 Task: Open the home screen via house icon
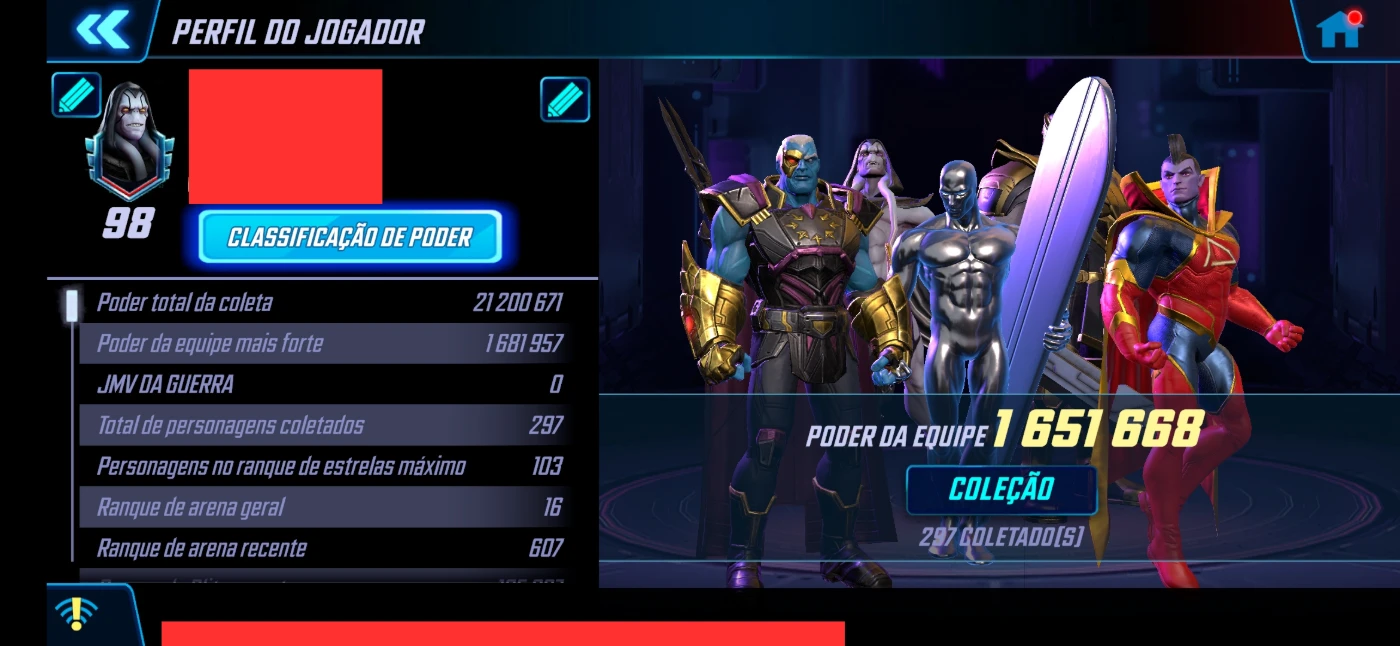(x=1338, y=29)
